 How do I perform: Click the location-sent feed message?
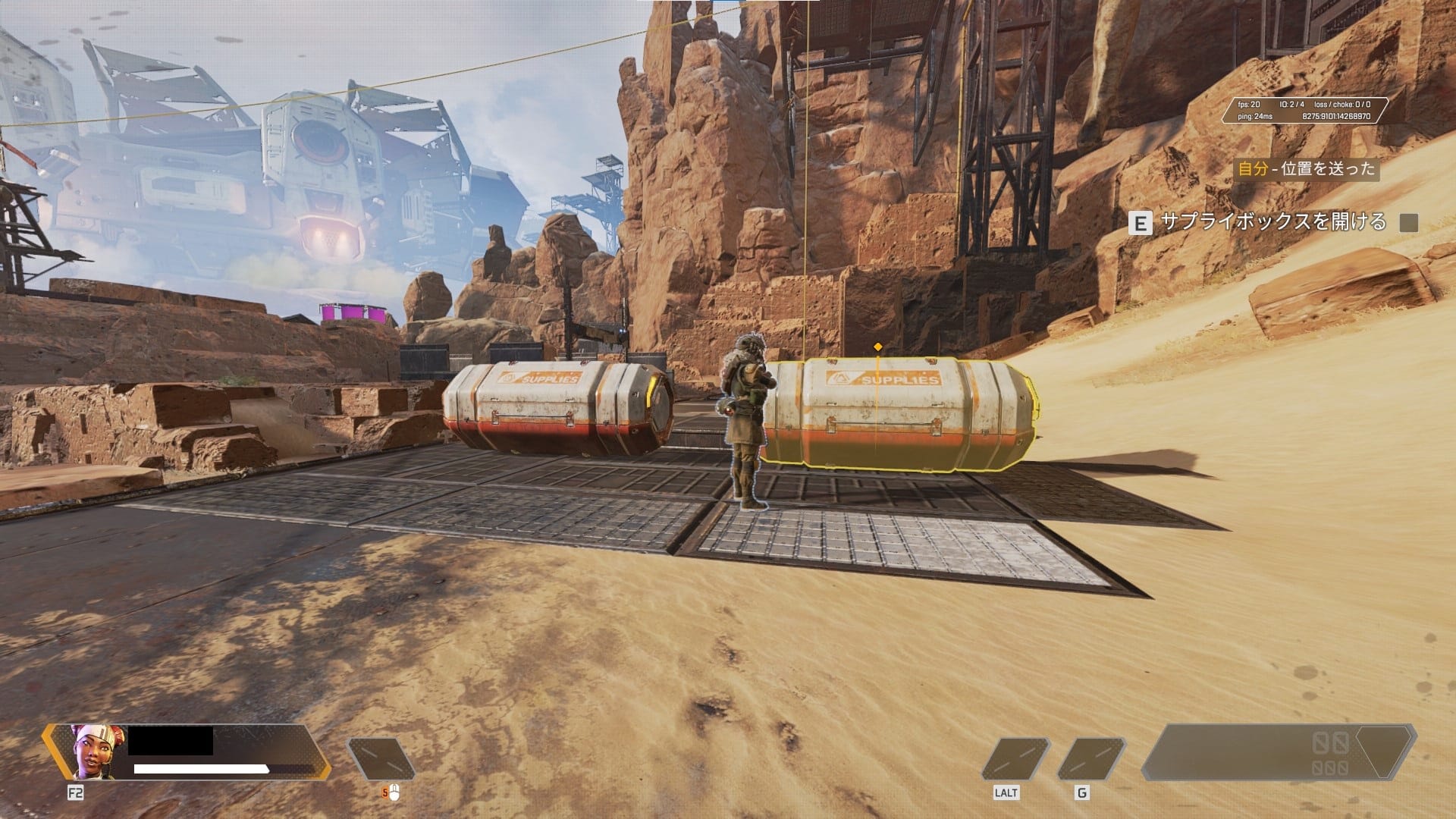coord(1306,168)
